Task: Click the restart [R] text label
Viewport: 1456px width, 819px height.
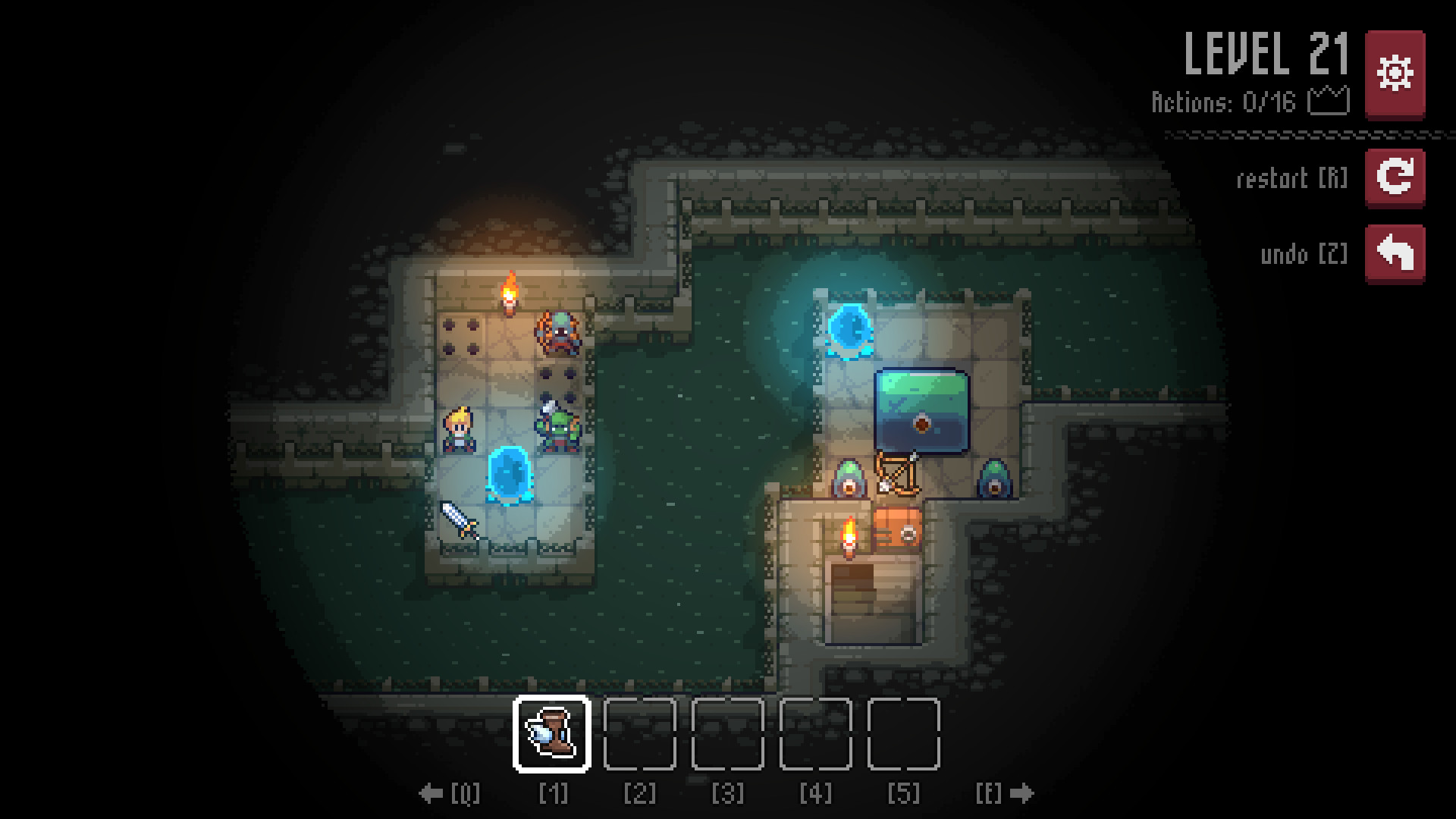Action: 1291,179
